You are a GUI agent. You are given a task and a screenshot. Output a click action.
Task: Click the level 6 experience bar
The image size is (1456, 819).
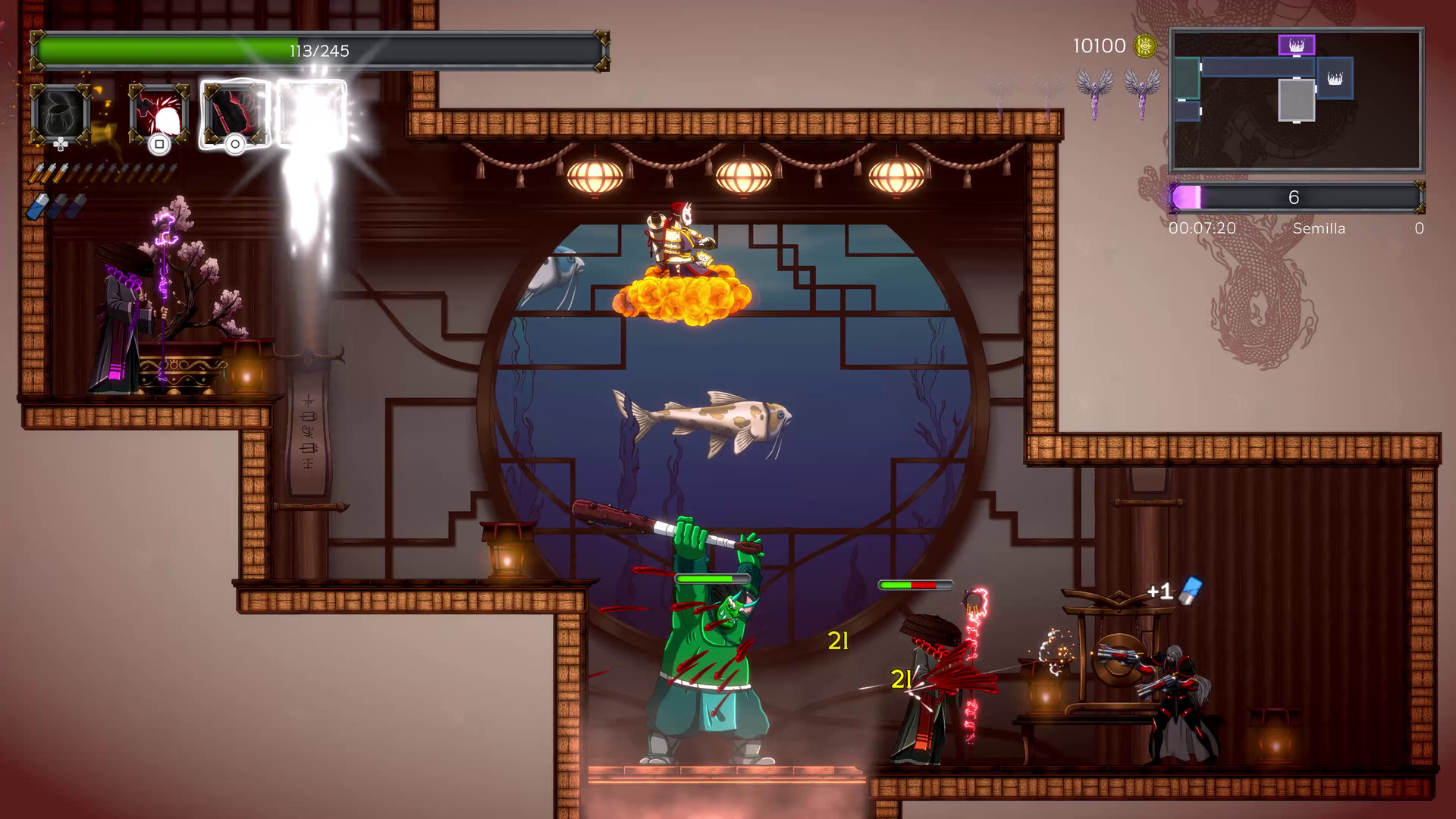tap(1294, 197)
